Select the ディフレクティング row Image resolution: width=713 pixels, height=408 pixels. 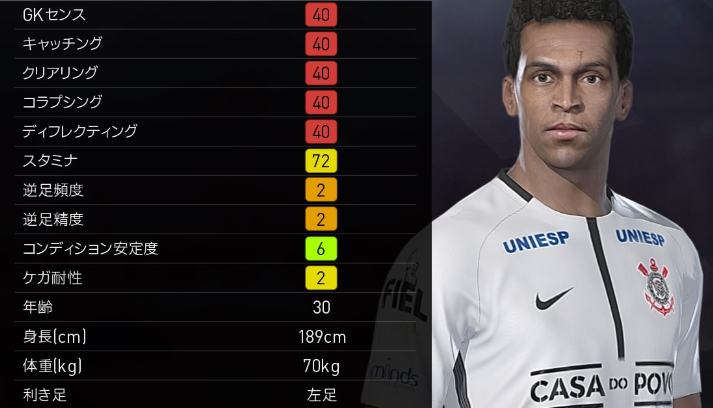215,131
